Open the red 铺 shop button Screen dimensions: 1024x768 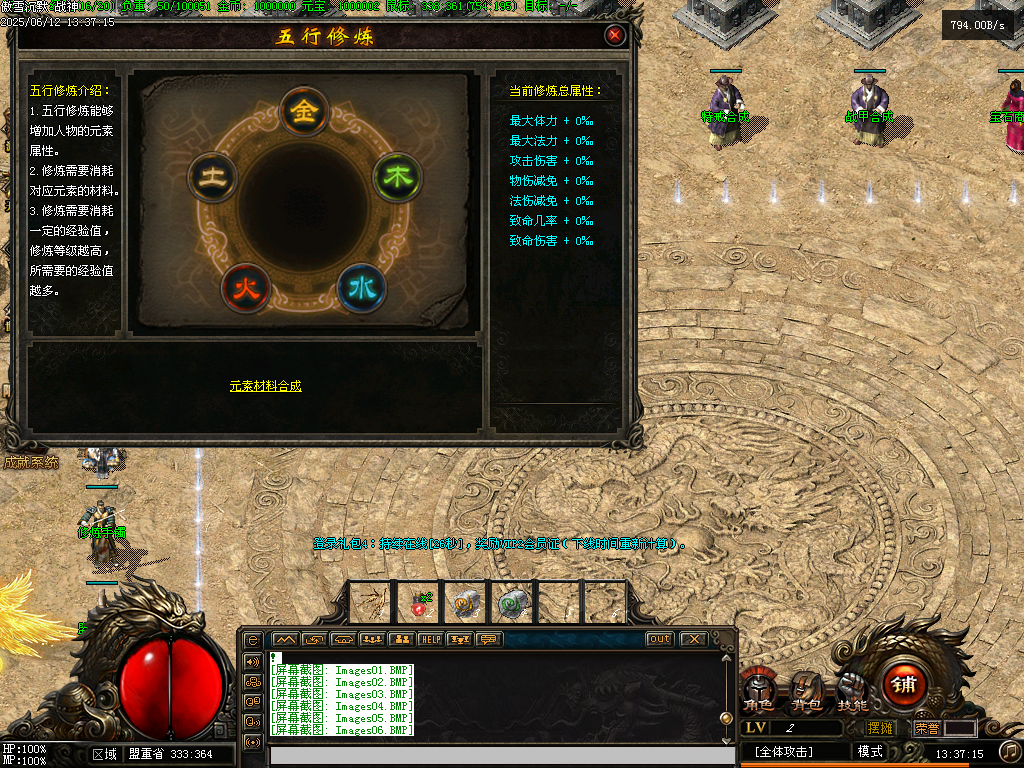coord(904,685)
